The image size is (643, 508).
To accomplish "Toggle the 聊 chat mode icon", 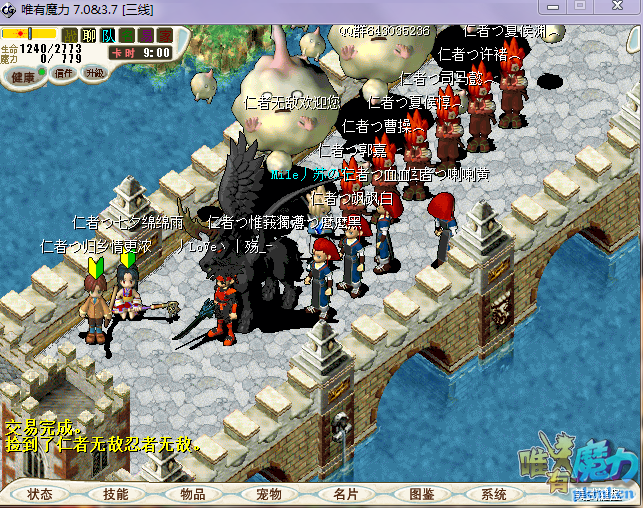I will [89, 35].
